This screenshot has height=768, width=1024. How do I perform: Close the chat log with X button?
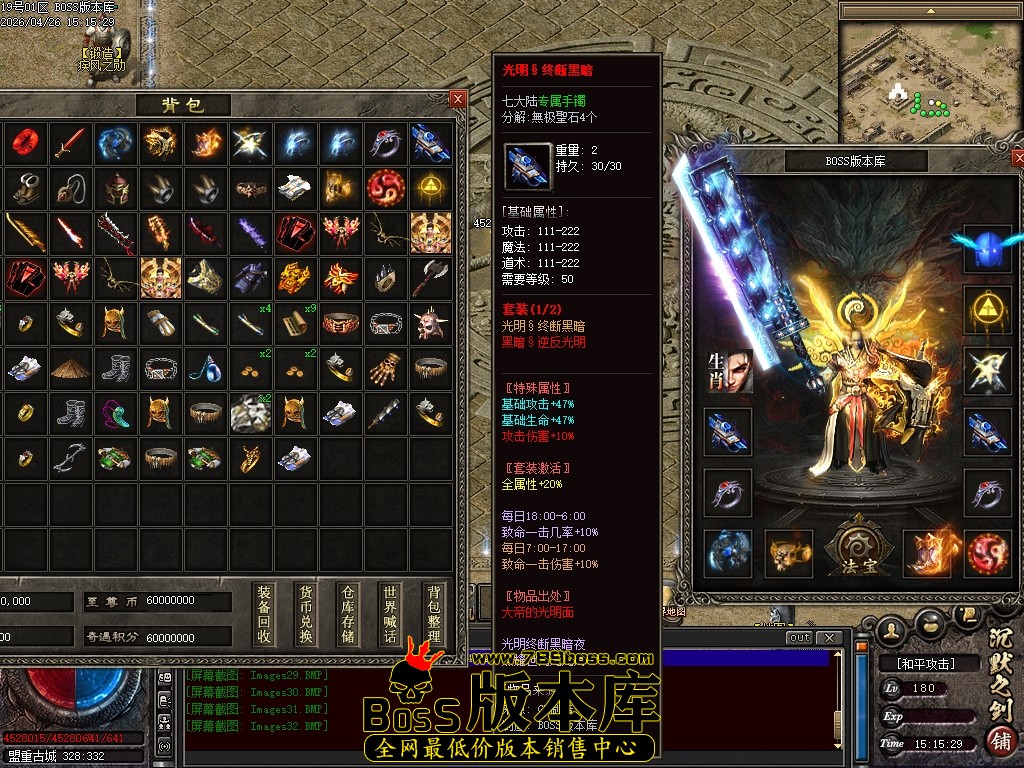point(828,638)
